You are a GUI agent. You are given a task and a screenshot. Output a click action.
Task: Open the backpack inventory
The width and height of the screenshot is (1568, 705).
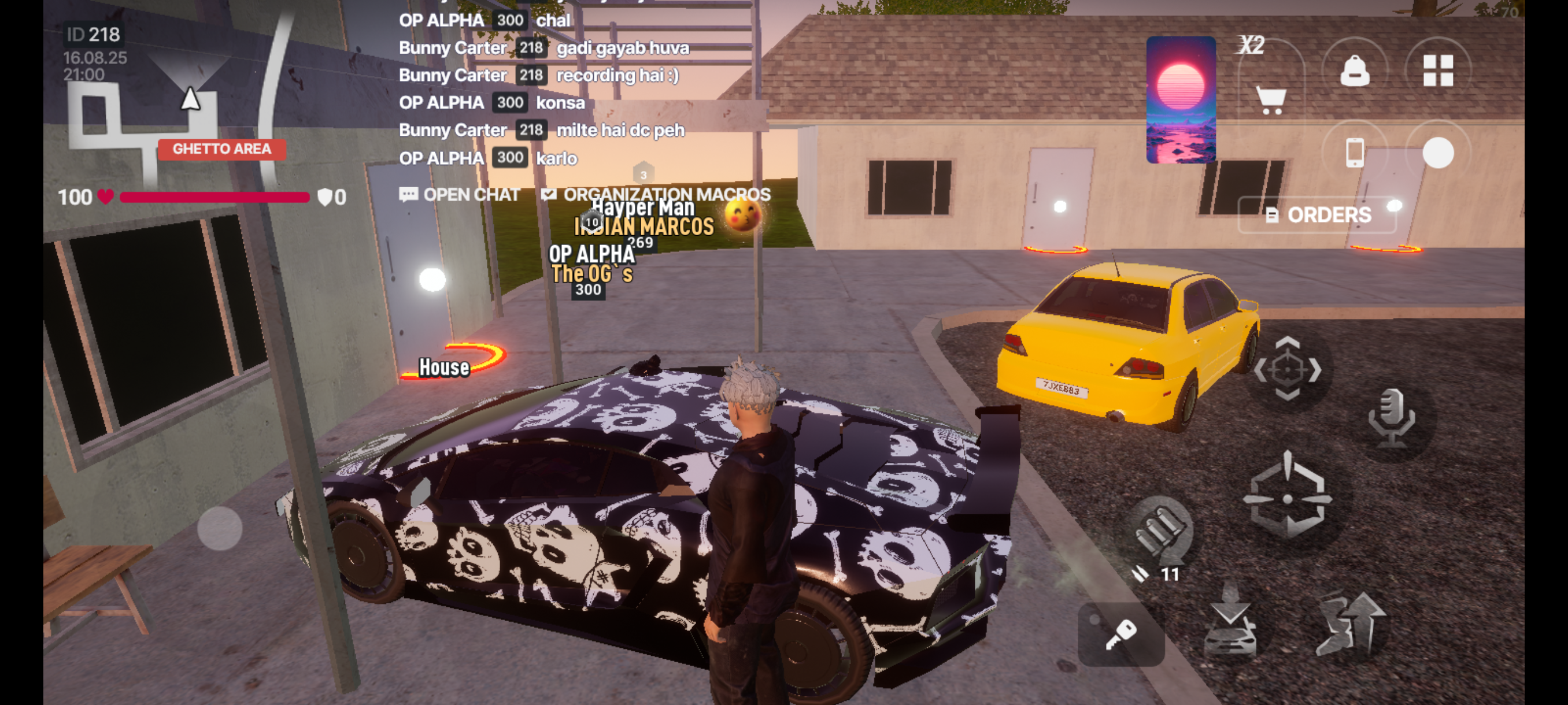pos(1354,71)
